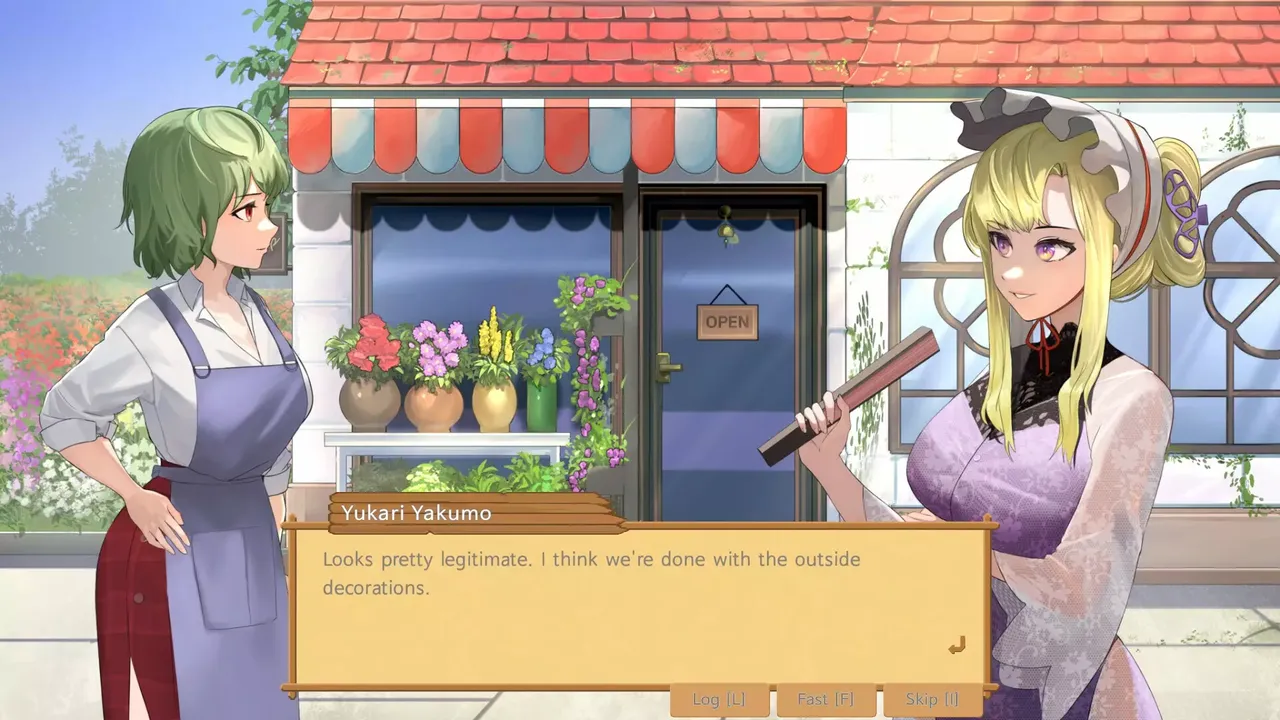Activate Skip mode
1280x720 pixels.
(929, 699)
